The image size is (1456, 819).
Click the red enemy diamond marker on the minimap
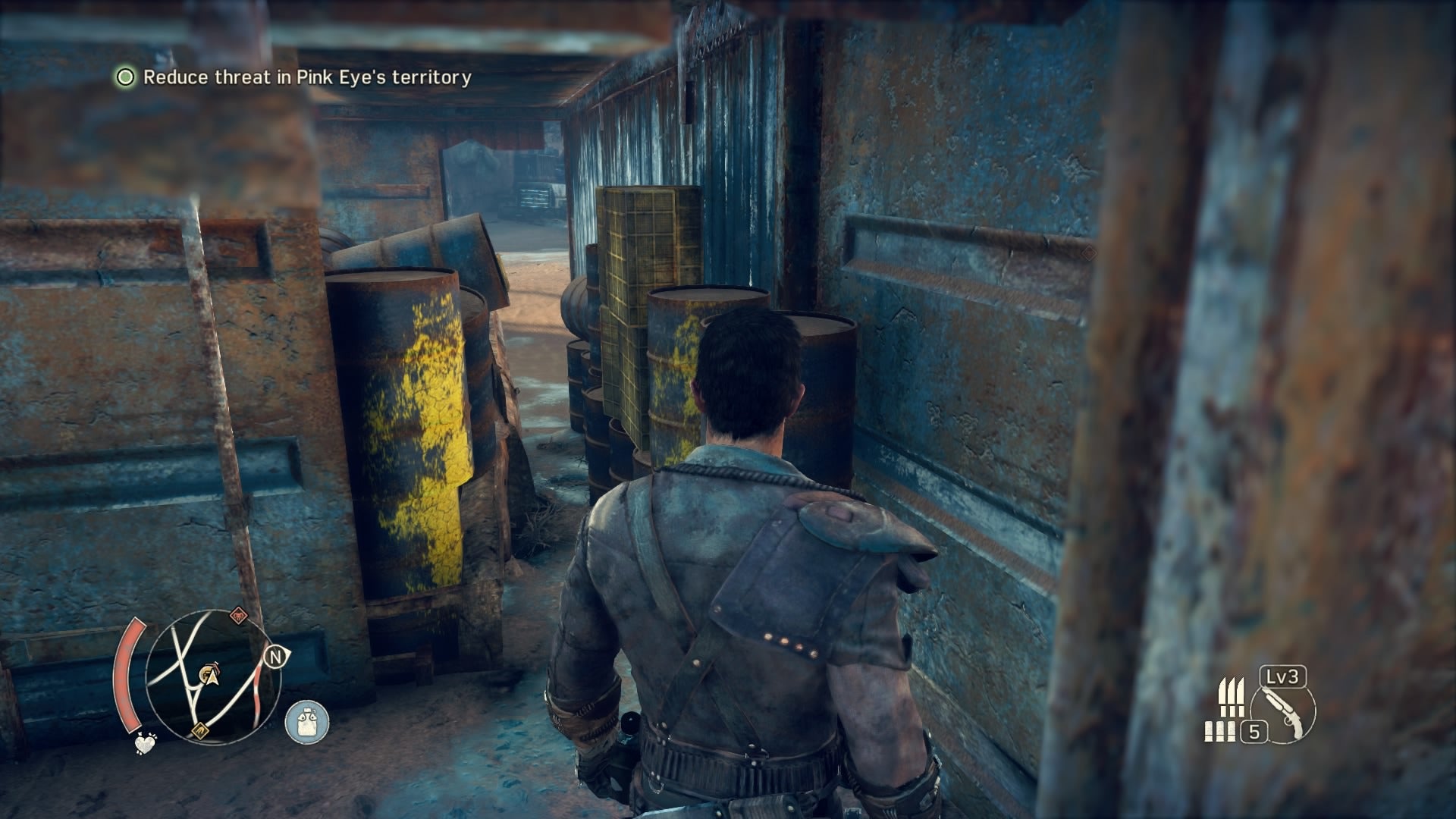[238, 614]
